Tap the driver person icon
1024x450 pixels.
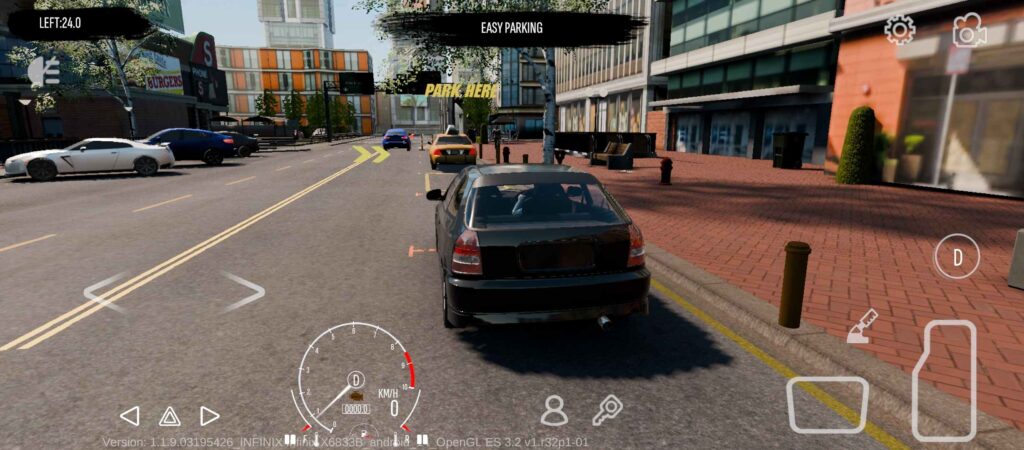point(553,410)
